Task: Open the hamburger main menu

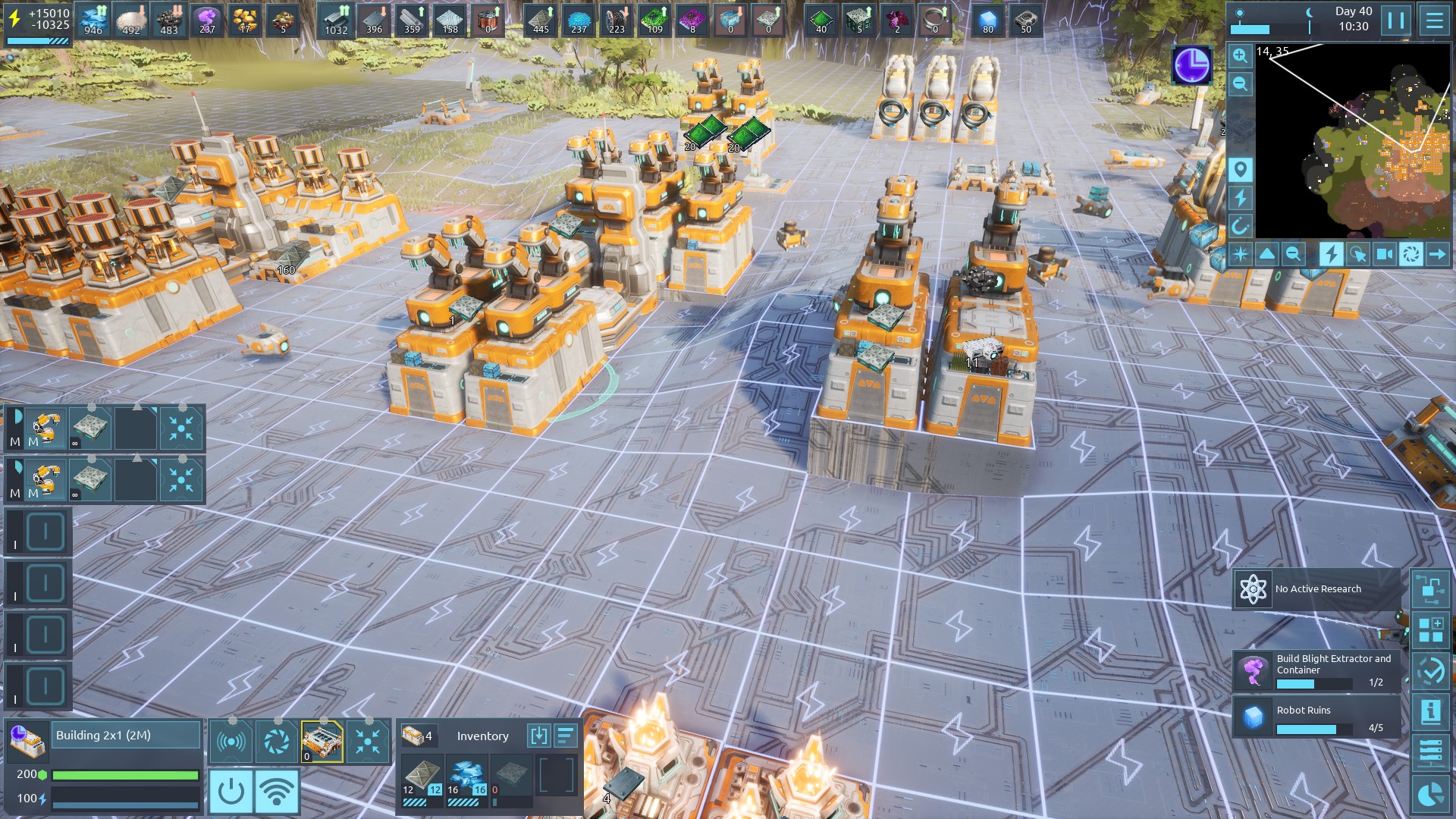Action: tap(1434, 20)
